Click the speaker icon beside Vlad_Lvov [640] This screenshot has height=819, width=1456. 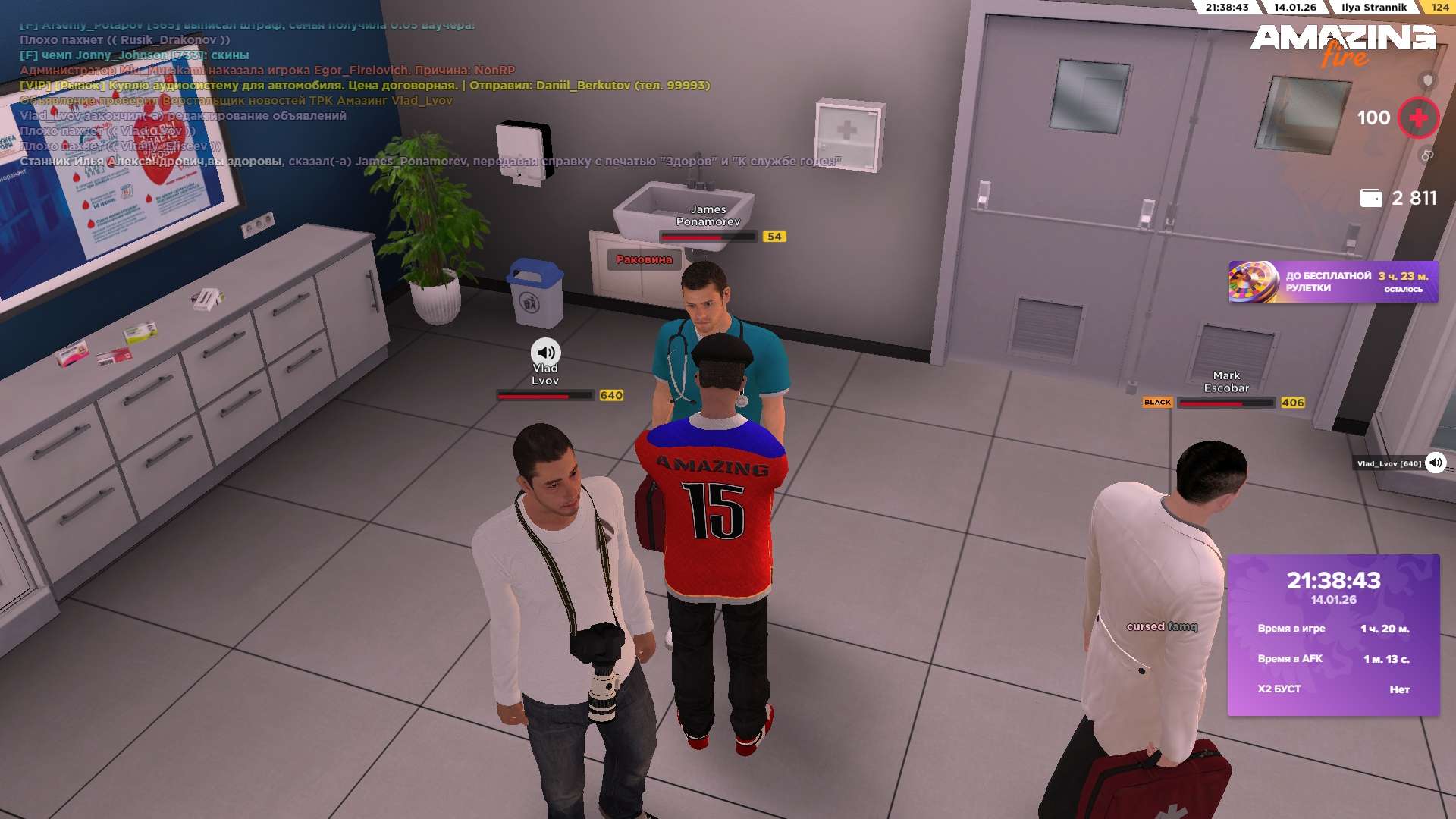click(1436, 463)
